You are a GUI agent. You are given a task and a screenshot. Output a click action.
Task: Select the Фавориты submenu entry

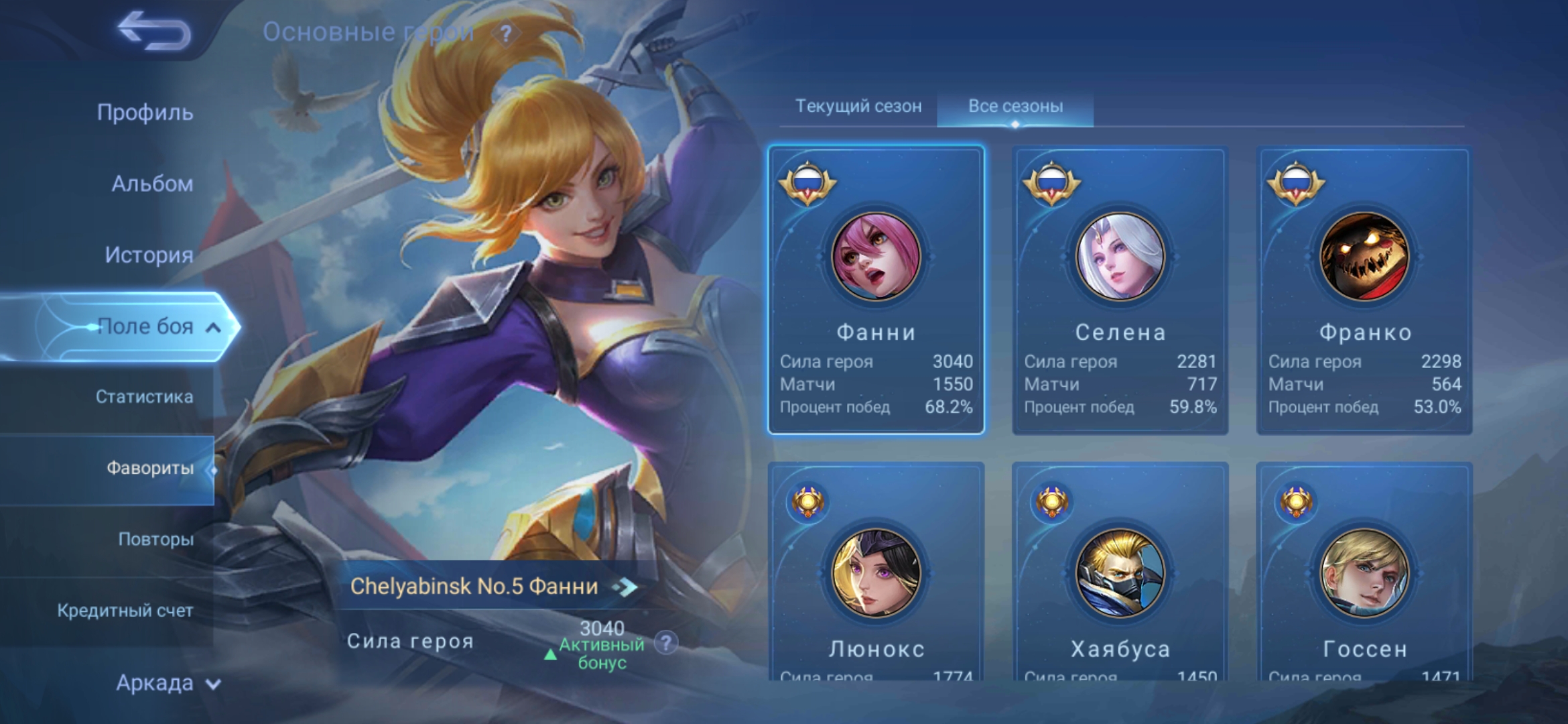(149, 468)
